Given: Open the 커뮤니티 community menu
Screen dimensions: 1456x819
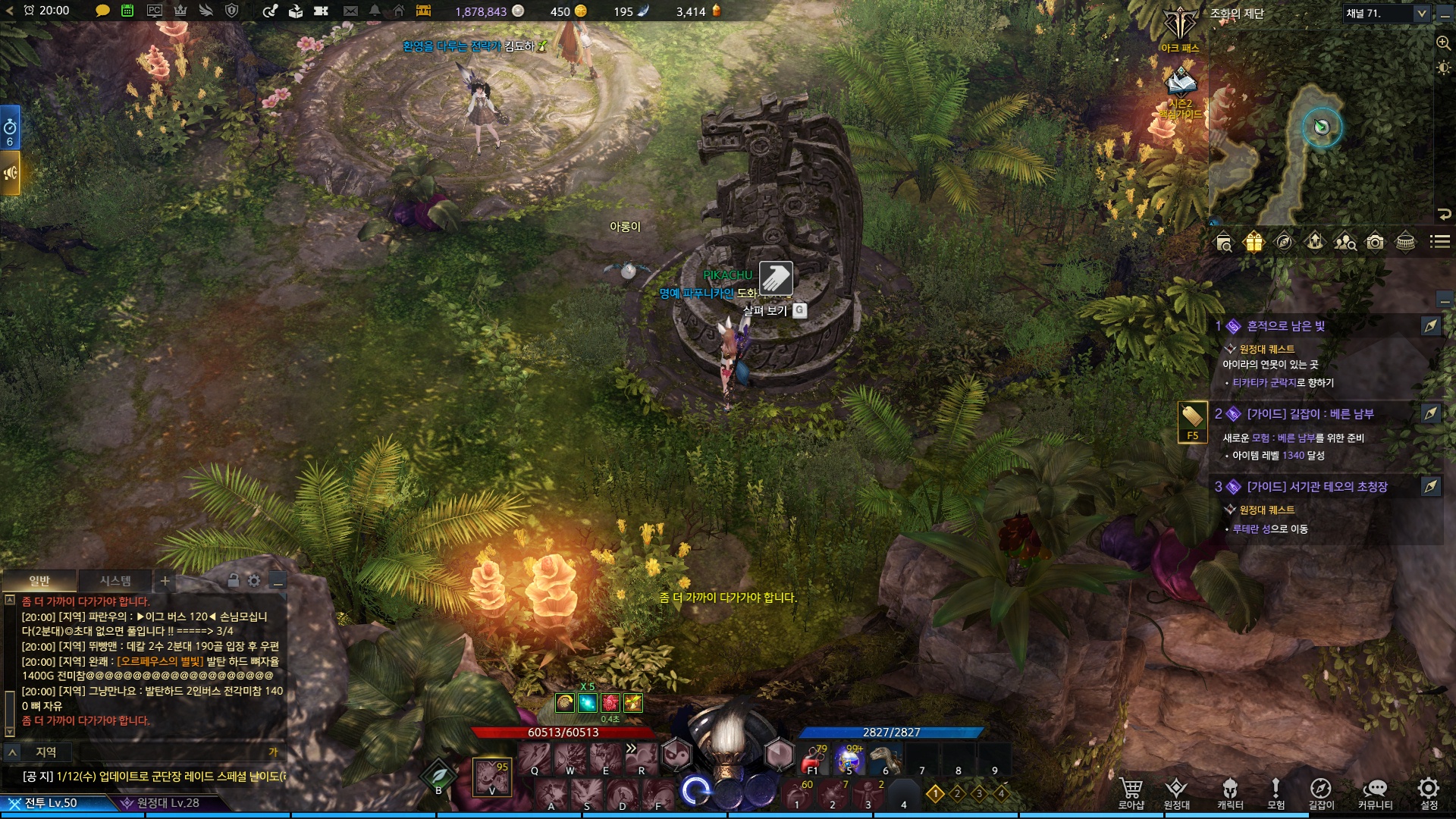Looking at the screenshot, I should coord(1375,792).
